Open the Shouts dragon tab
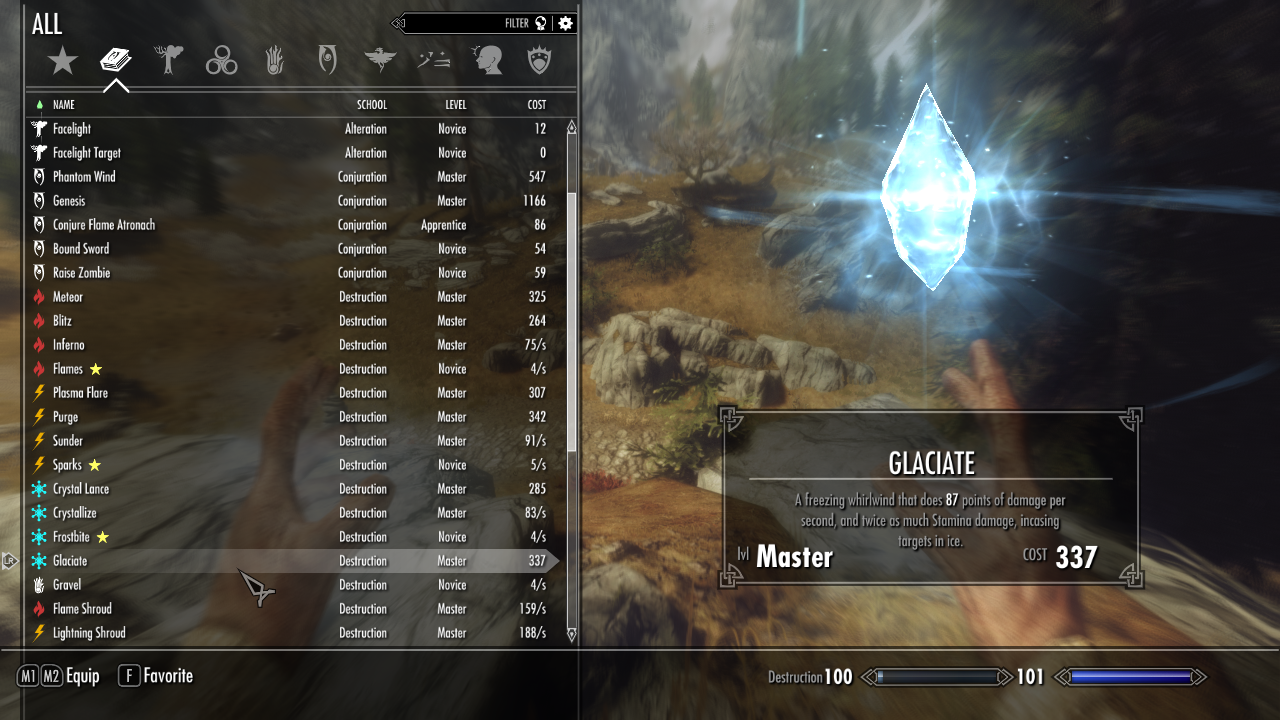Screen dimensions: 1280x720 point(381,61)
